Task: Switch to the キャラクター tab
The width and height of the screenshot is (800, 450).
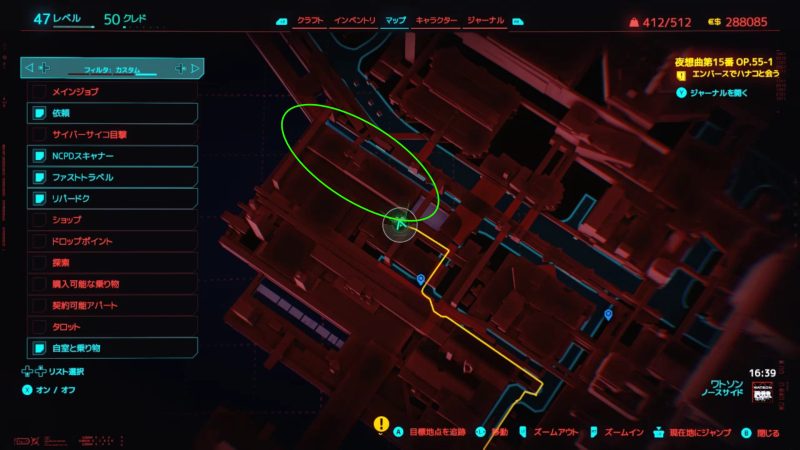Action: 436,20
